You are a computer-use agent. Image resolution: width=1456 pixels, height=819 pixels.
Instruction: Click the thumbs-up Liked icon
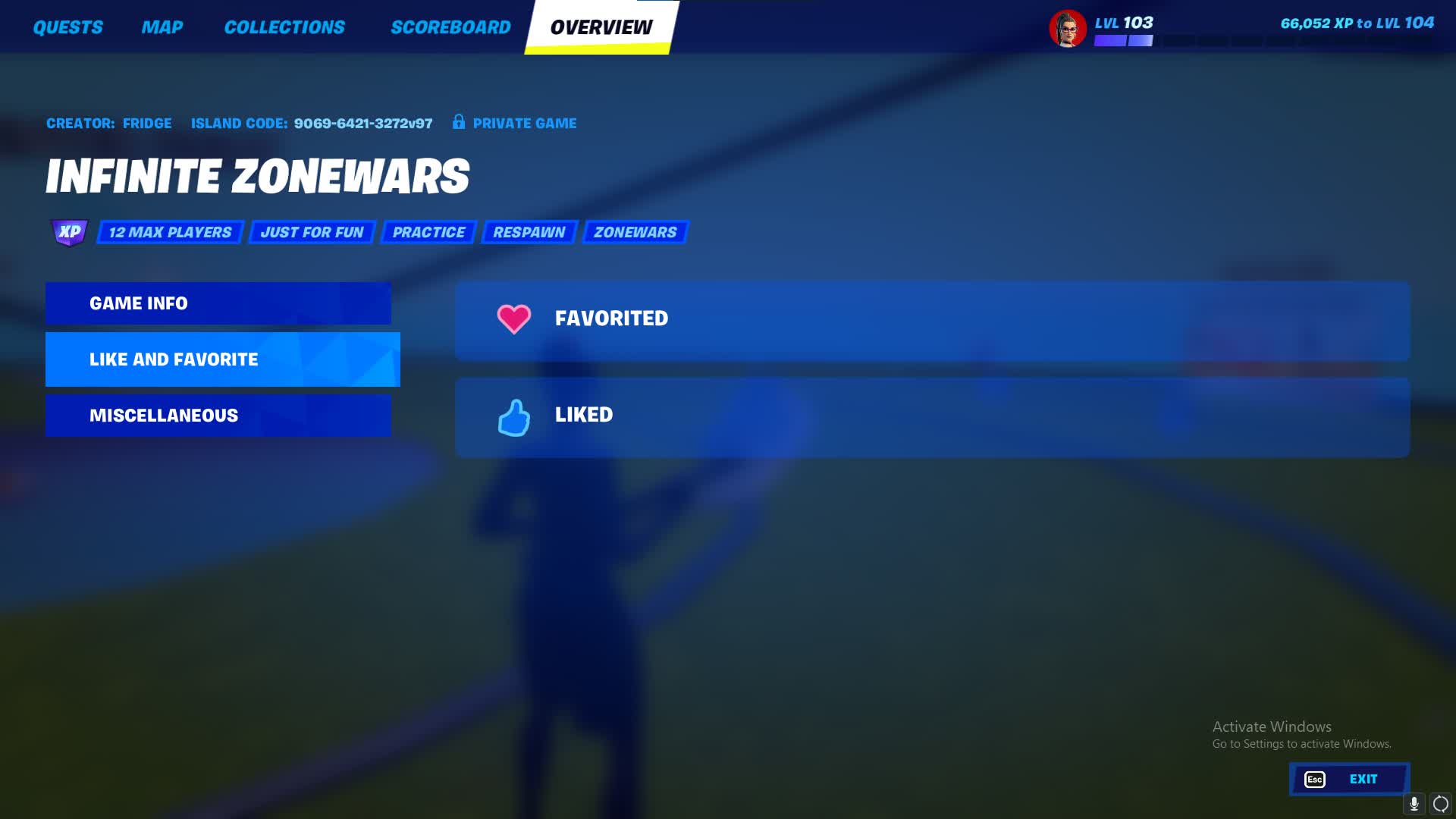(x=513, y=416)
